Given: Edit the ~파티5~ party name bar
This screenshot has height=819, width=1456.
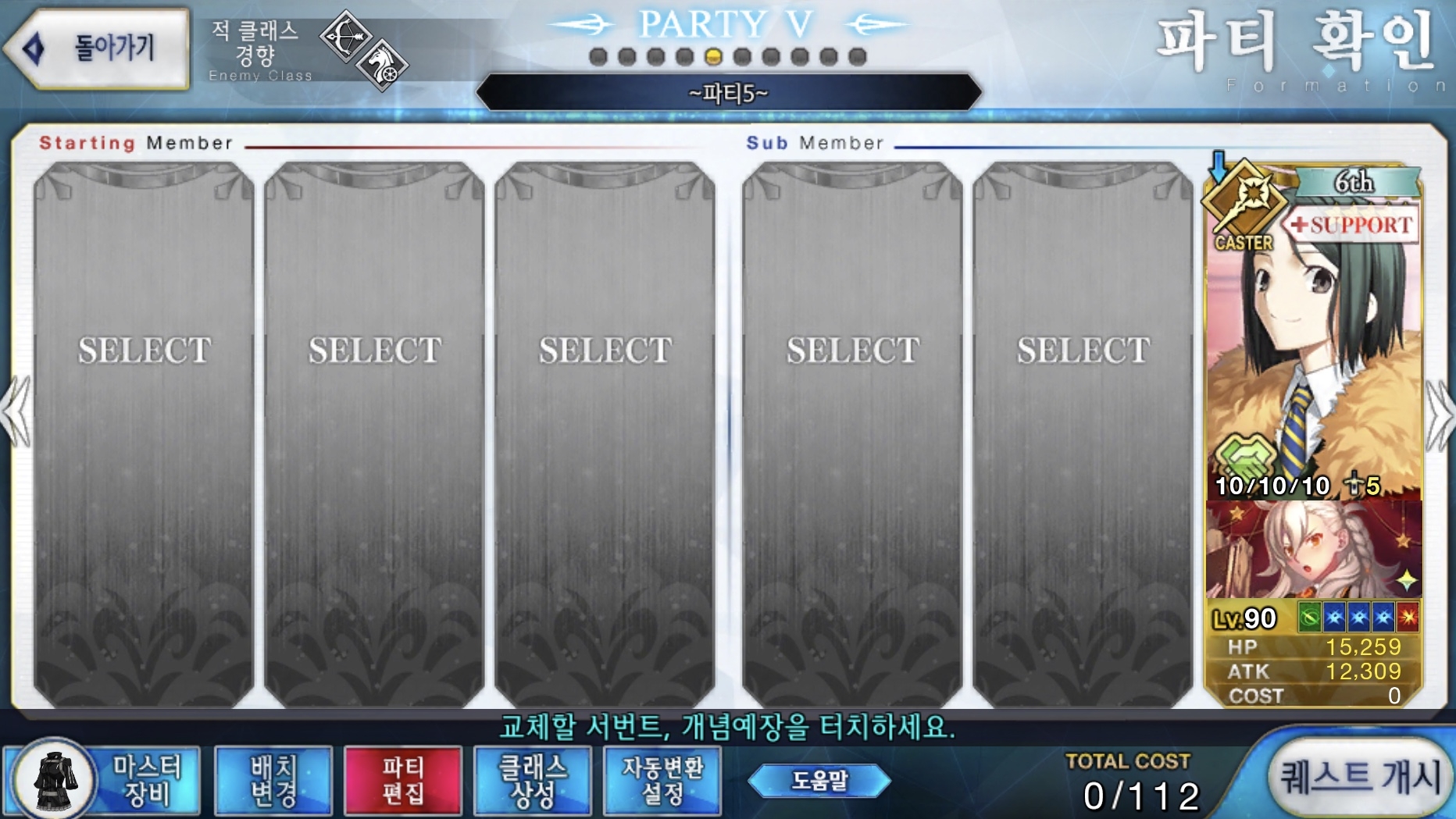Looking at the screenshot, I should (x=728, y=94).
